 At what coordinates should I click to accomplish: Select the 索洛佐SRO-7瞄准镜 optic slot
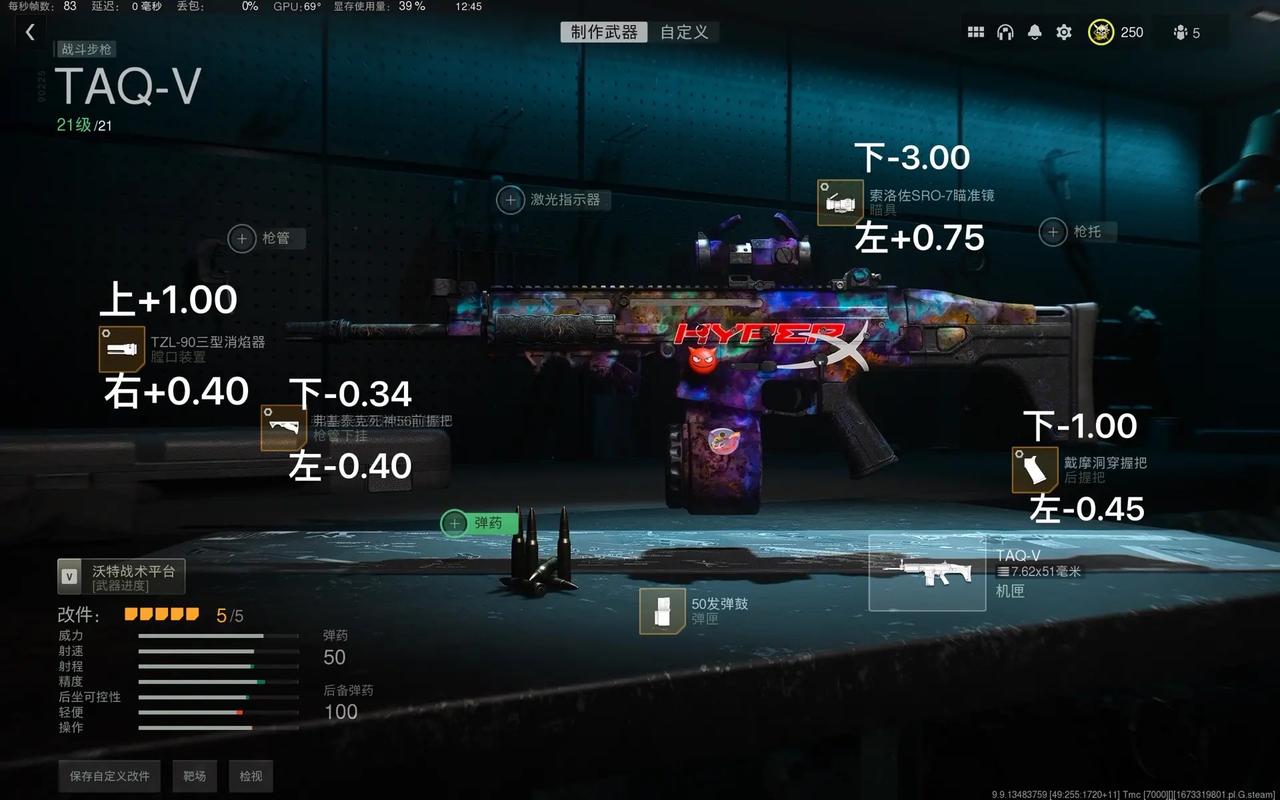[839, 202]
